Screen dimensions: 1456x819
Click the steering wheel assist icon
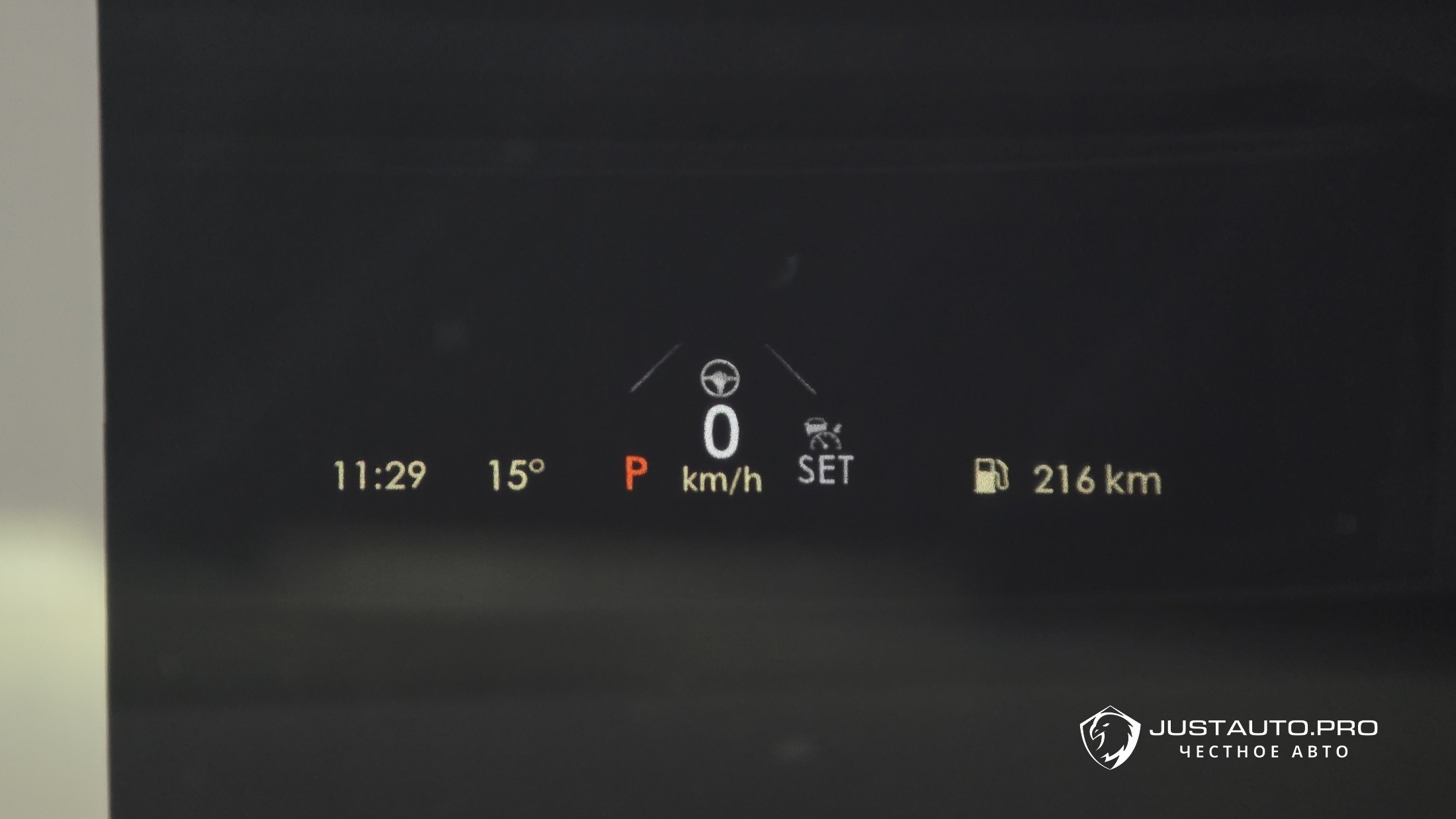click(720, 378)
